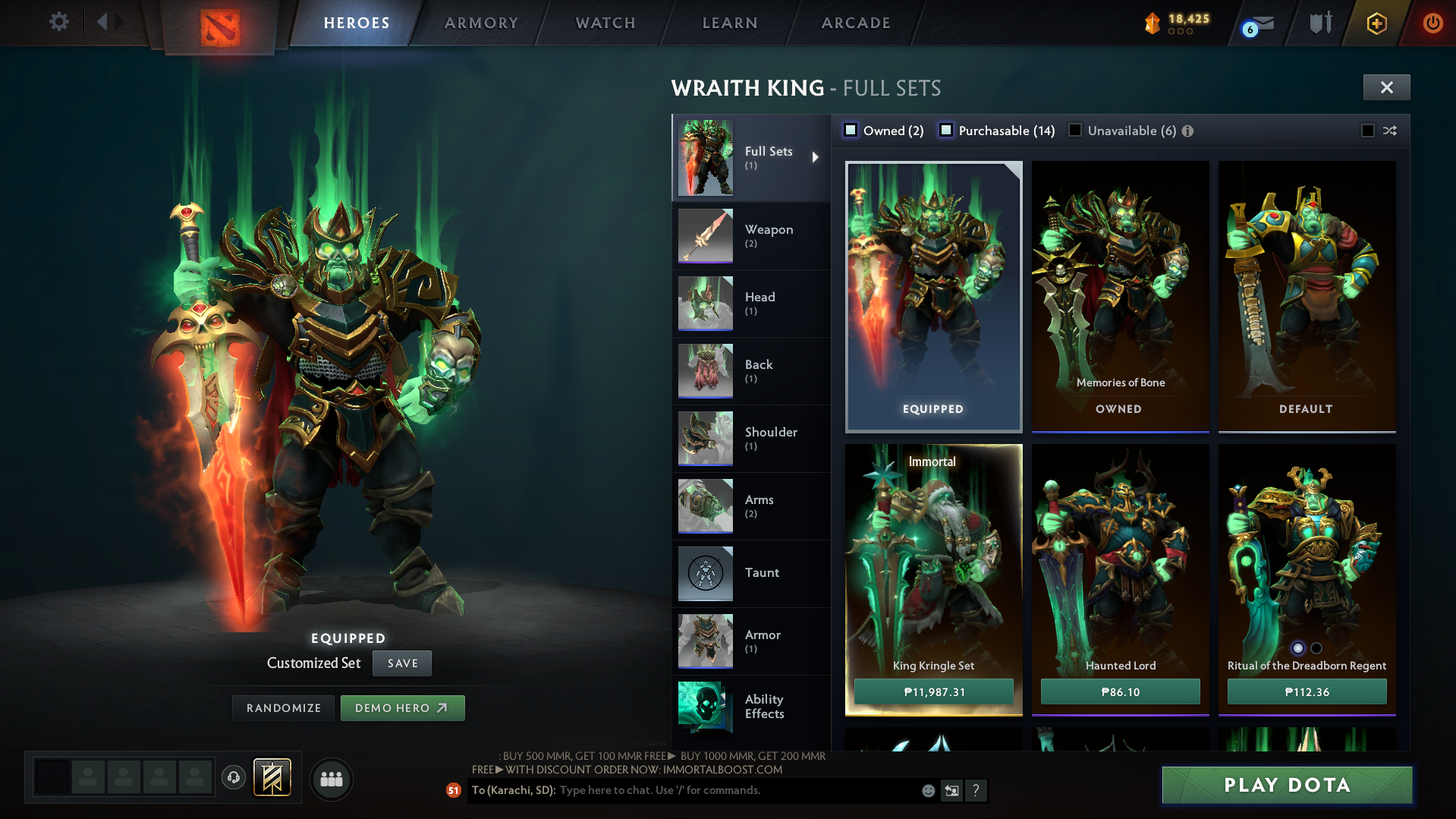Click the RANDOMIZE button

[x=283, y=707]
